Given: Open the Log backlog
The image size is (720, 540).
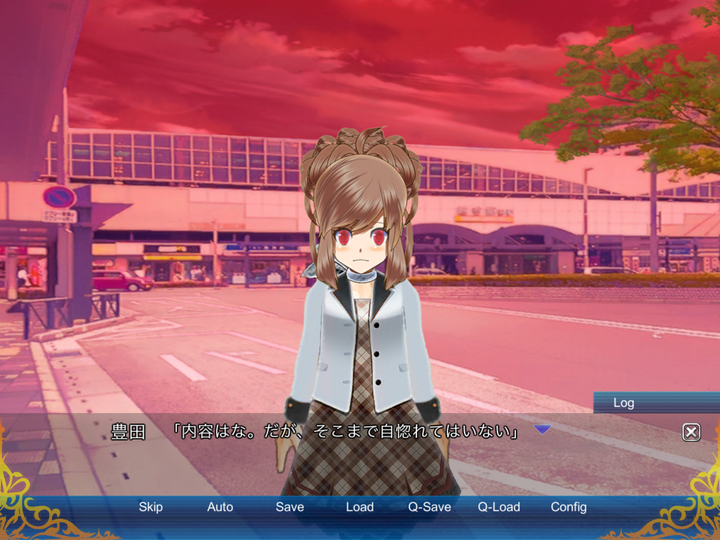Looking at the screenshot, I should [624, 403].
